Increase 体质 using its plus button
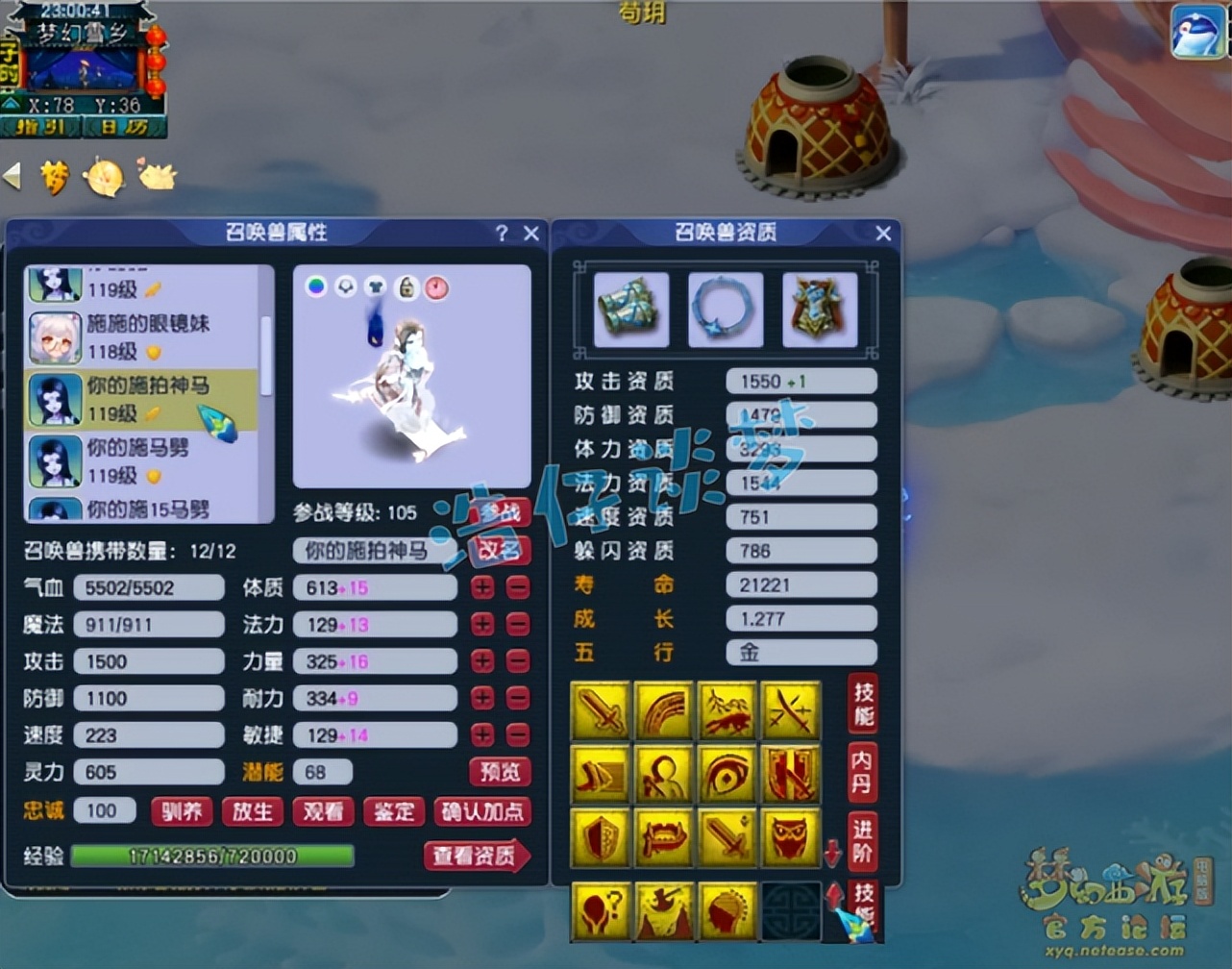 481,586
